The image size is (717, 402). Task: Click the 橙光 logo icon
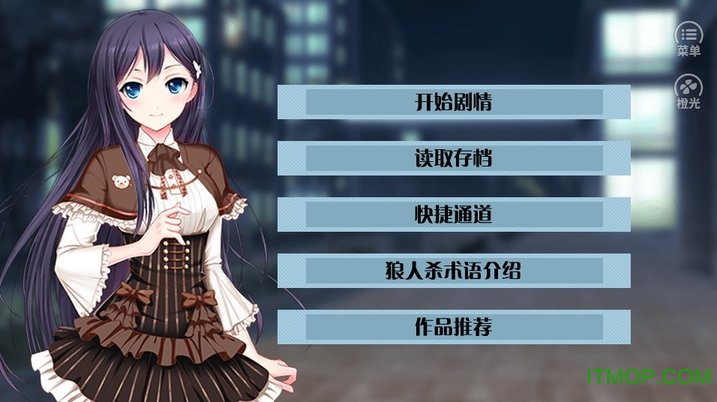[x=688, y=92]
